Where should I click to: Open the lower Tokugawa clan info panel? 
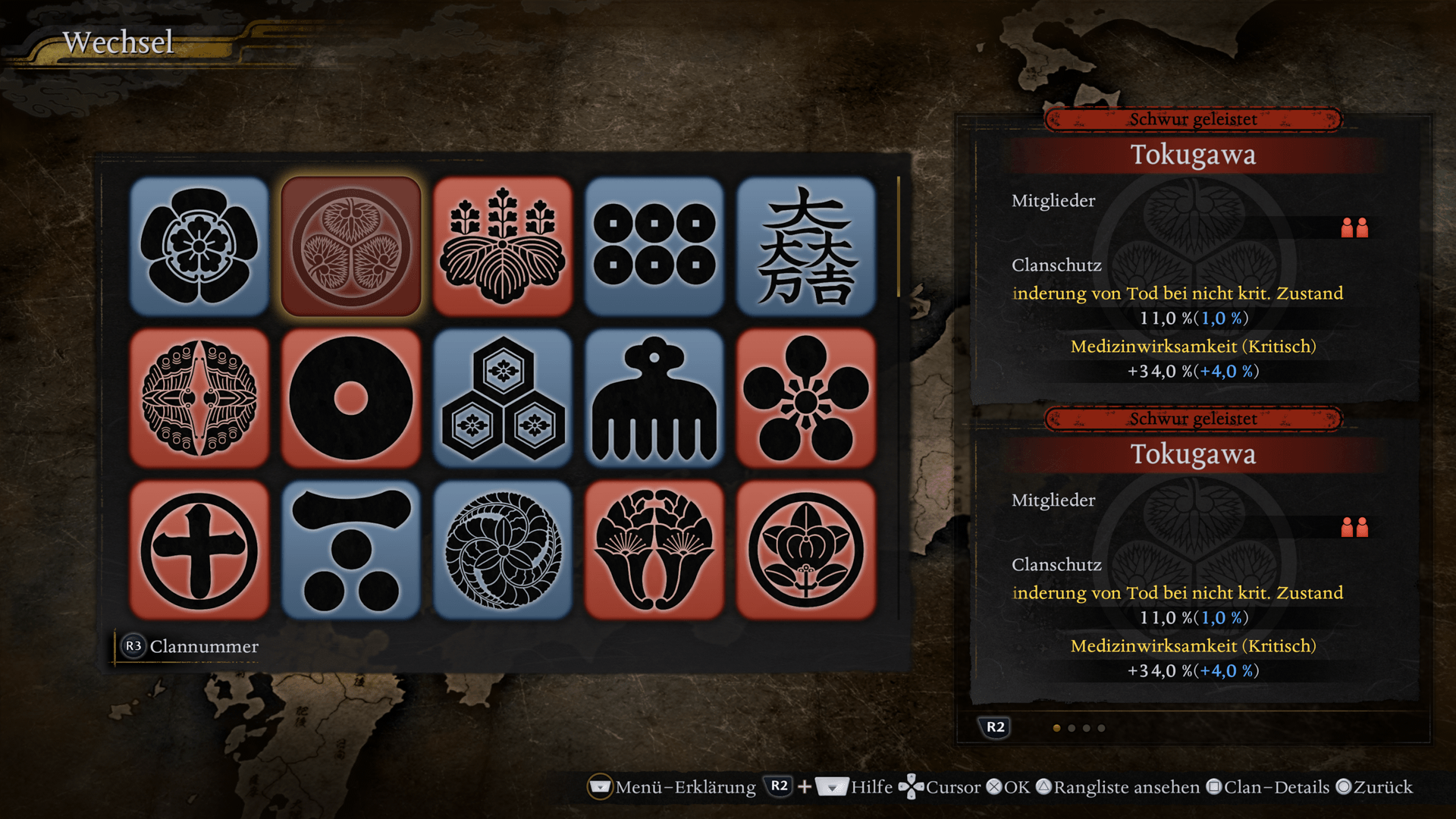pyautogui.click(x=1194, y=557)
